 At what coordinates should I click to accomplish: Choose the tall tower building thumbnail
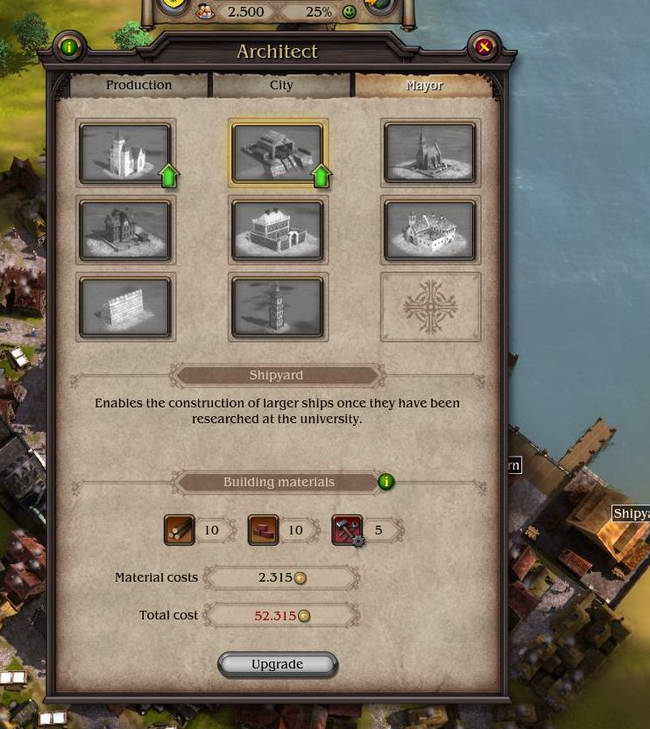tap(277, 305)
